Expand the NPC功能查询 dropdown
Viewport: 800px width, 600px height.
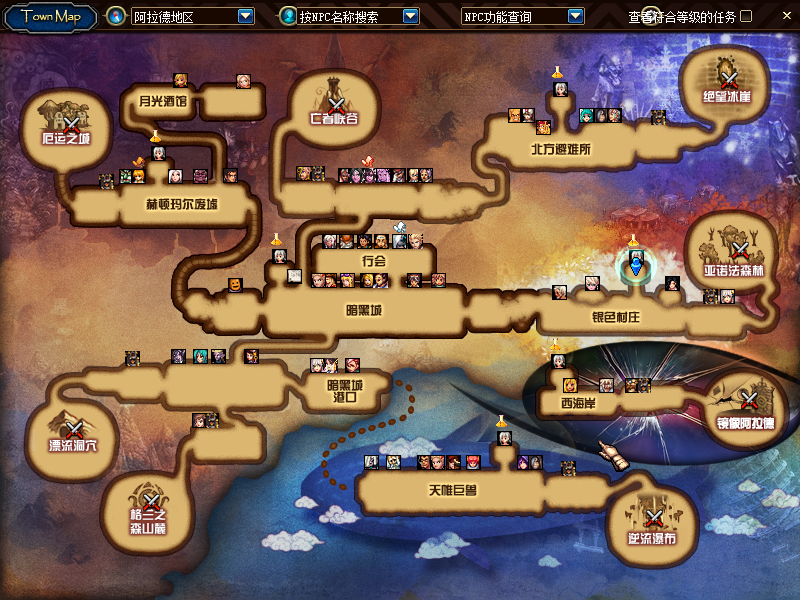(575, 16)
